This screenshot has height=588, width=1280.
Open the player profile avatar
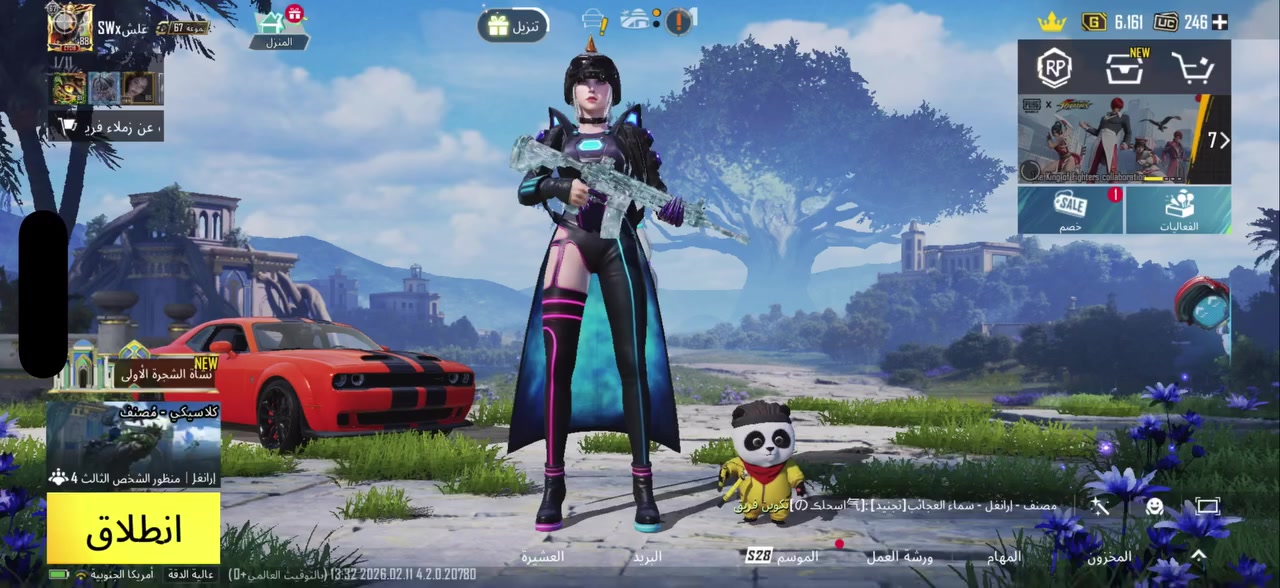pos(70,27)
